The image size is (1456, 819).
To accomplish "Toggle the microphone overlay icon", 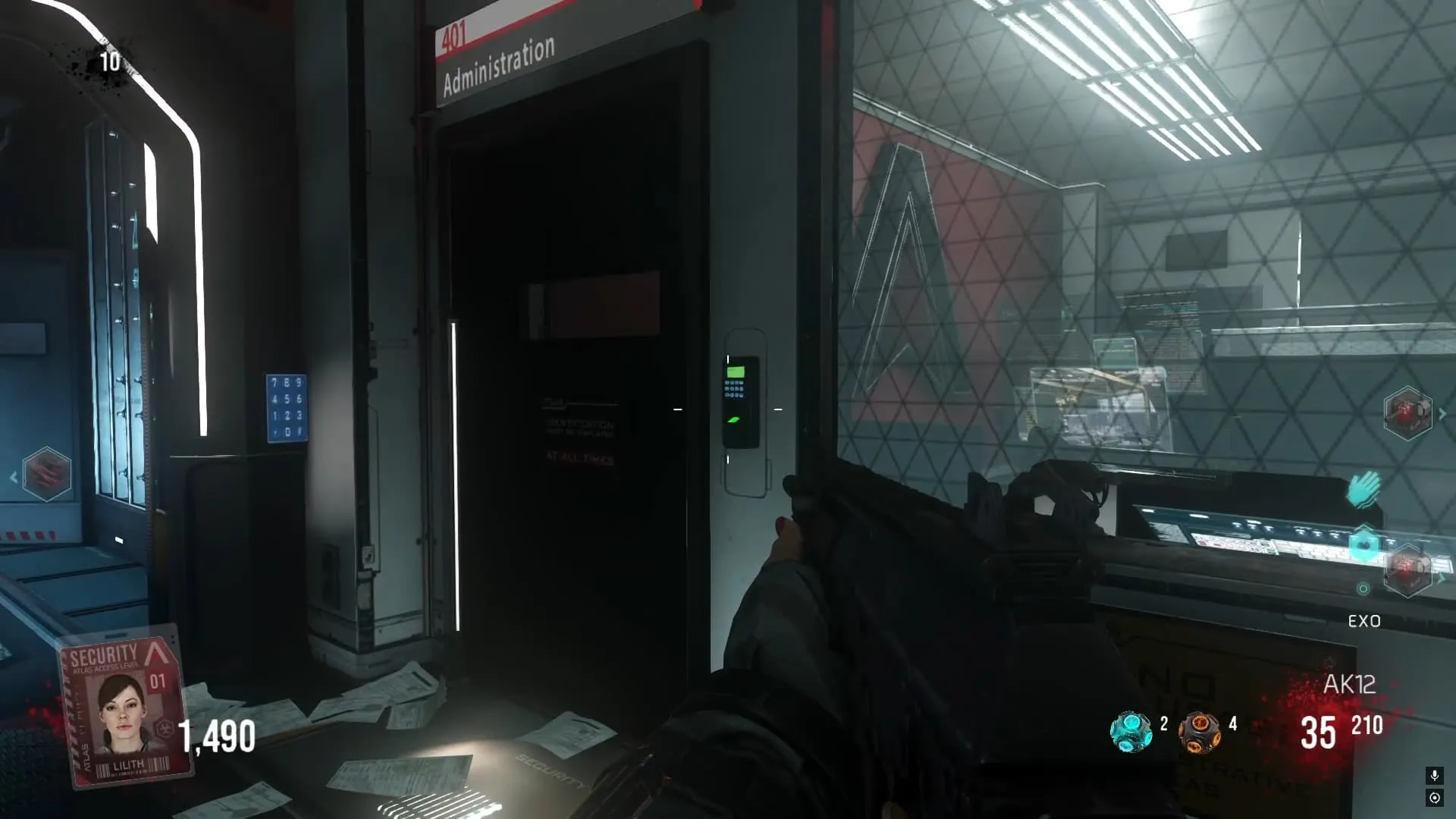I will pyautogui.click(x=1434, y=775).
